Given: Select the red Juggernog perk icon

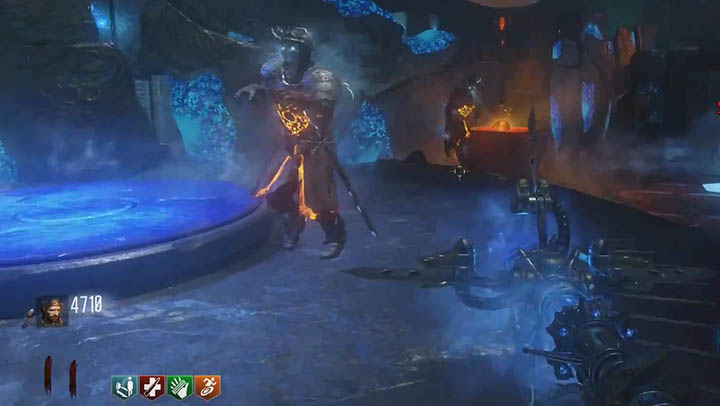Looking at the screenshot, I should tap(152, 387).
